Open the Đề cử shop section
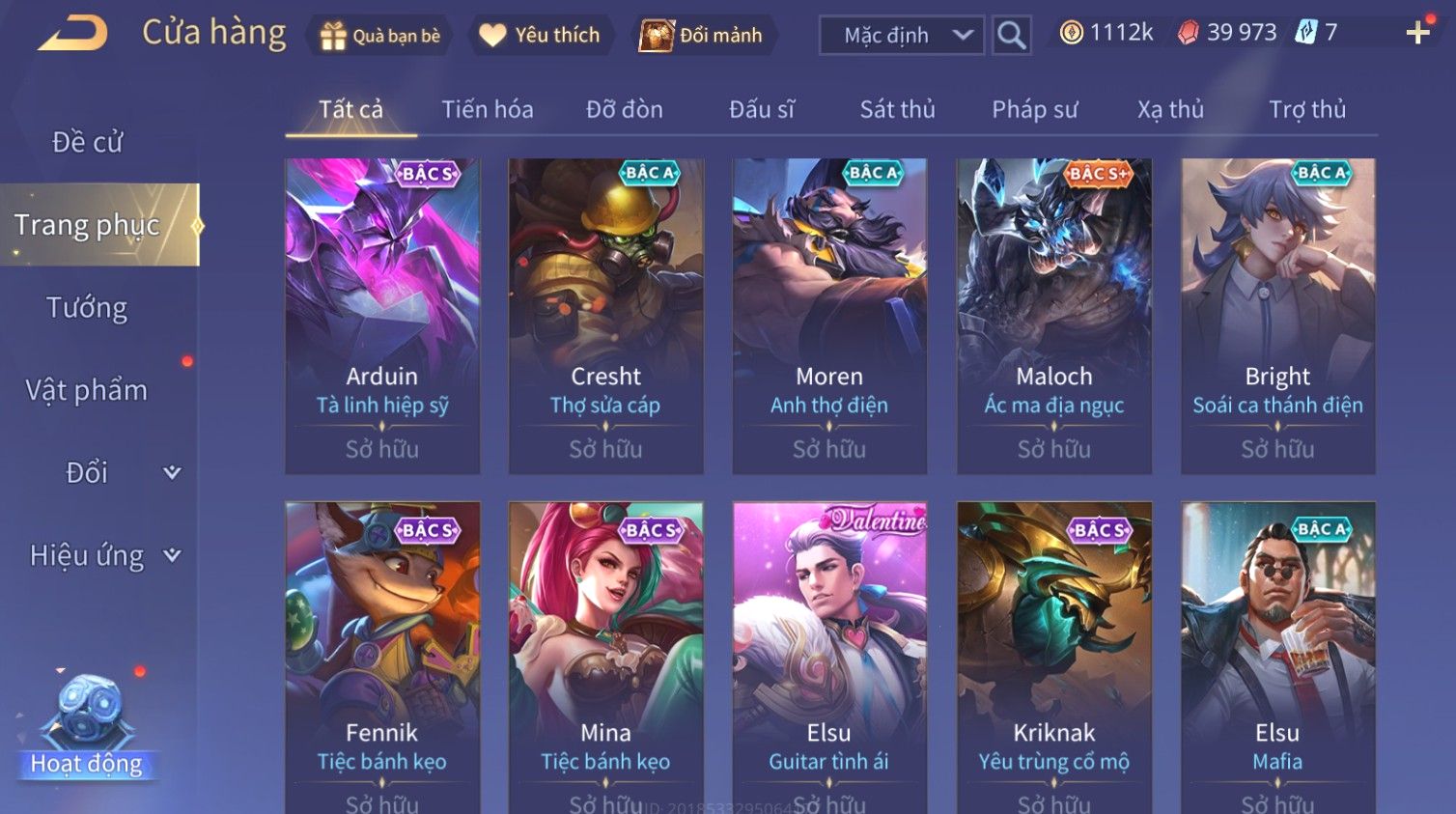 [x=88, y=143]
